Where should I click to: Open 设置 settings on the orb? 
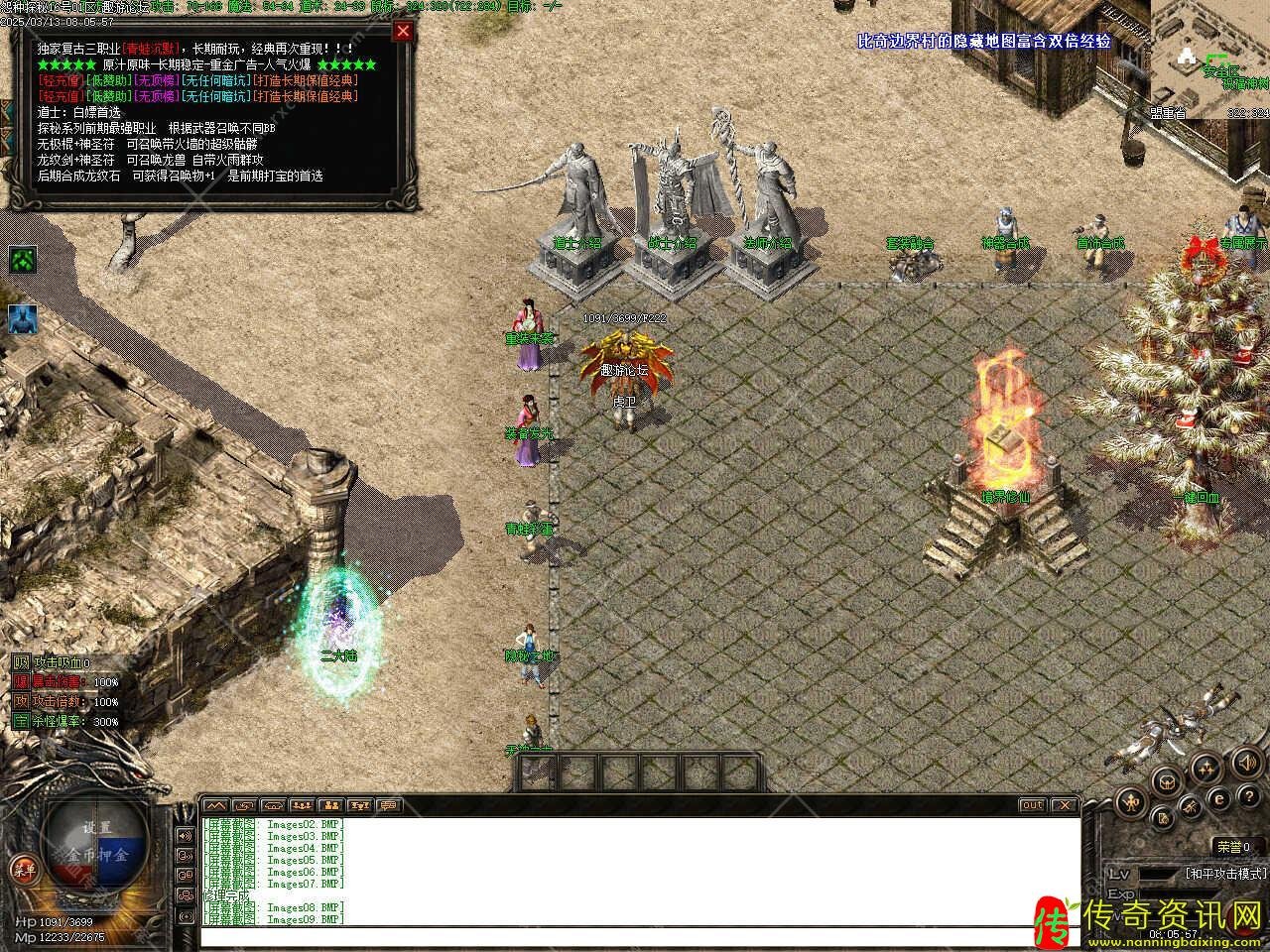97,827
